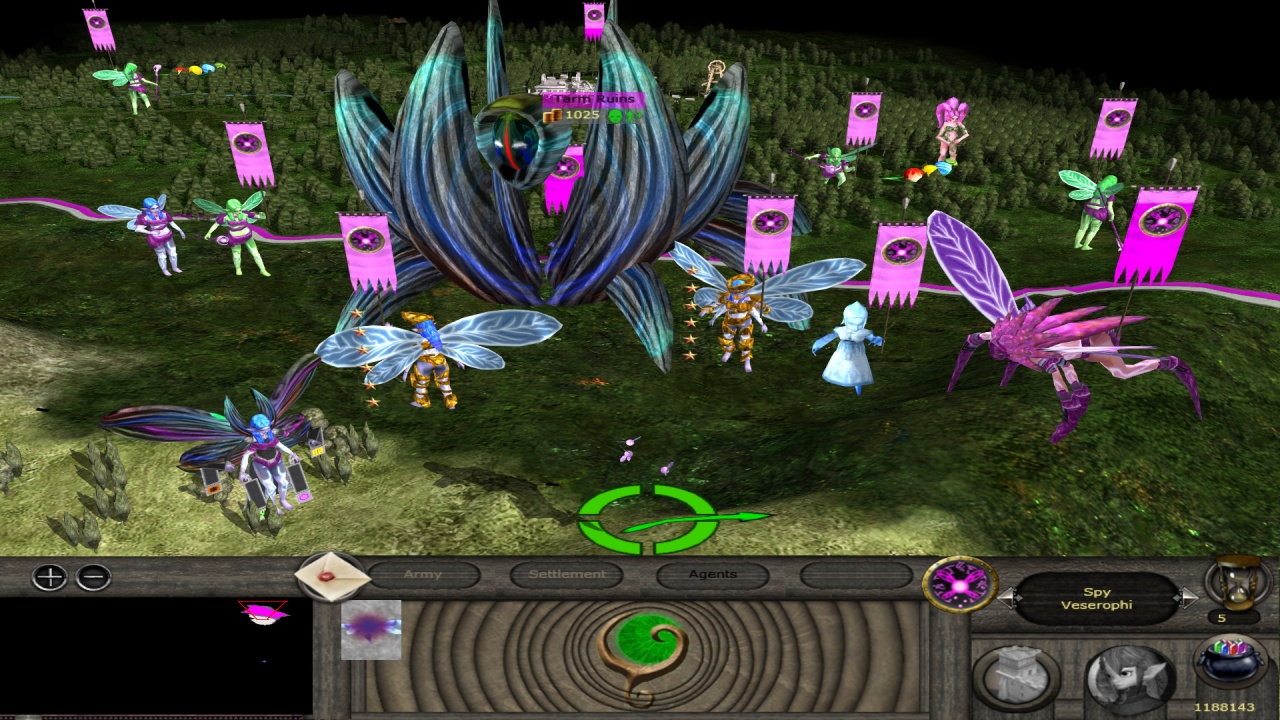Click the Spy Veserophi name panel
Image resolution: width=1280 pixels, height=720 pixels.
(1097, 599)
